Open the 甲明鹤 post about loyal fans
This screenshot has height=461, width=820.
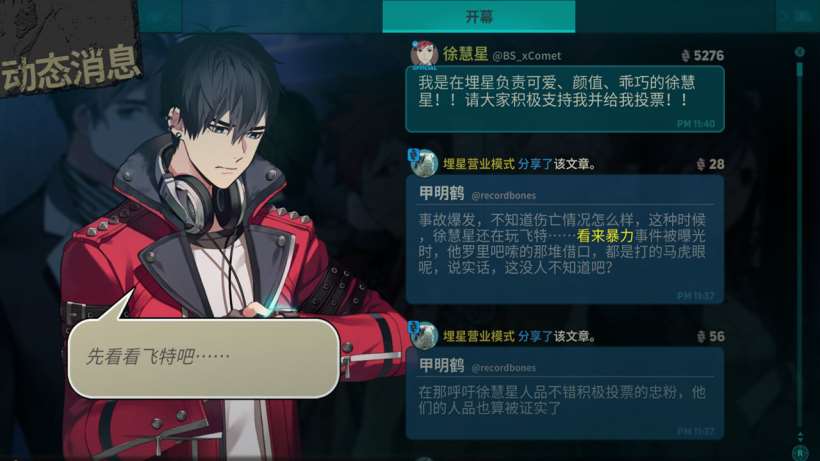pos(564,395)
